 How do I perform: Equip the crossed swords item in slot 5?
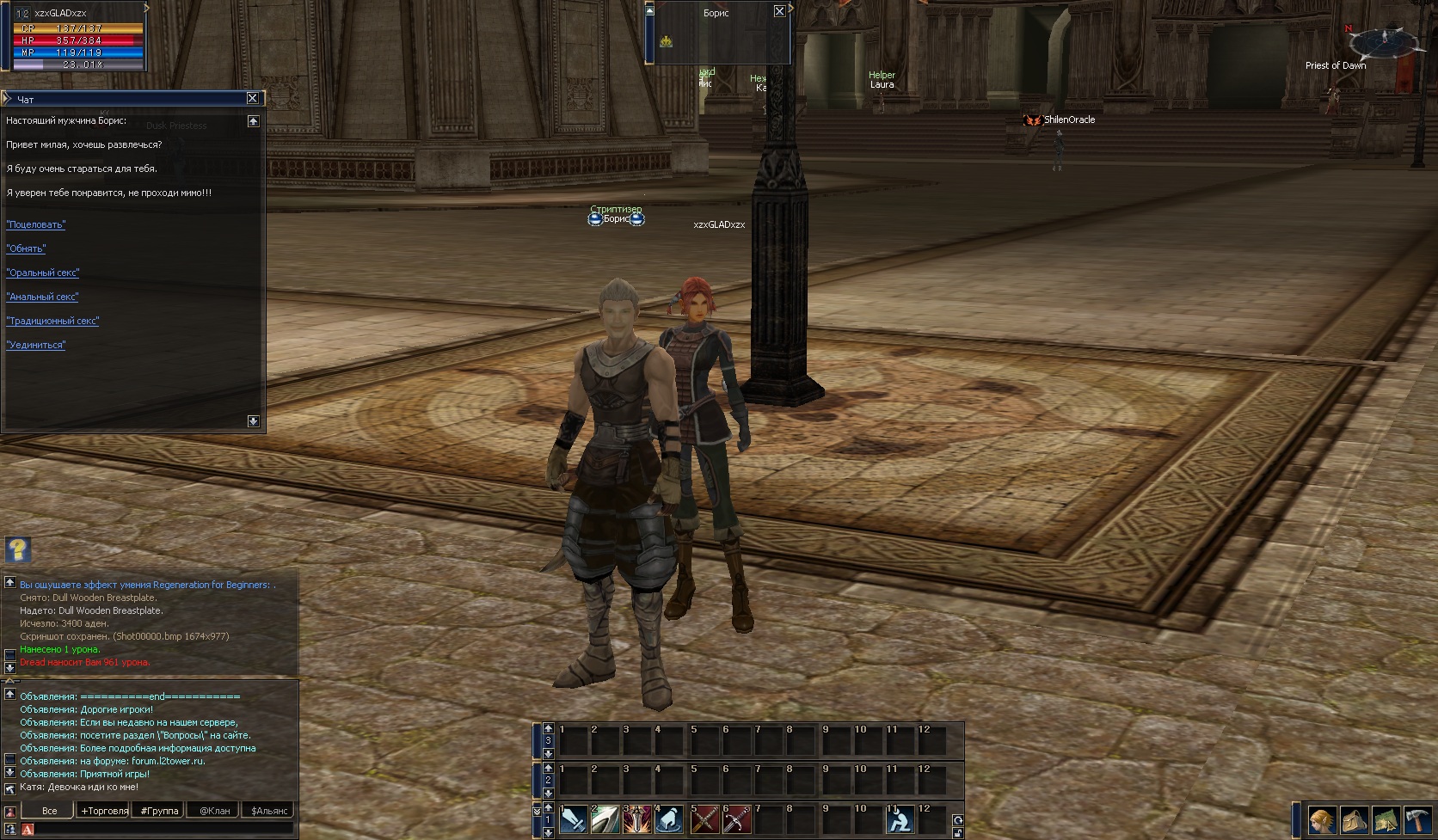click(x=705, y=821)
